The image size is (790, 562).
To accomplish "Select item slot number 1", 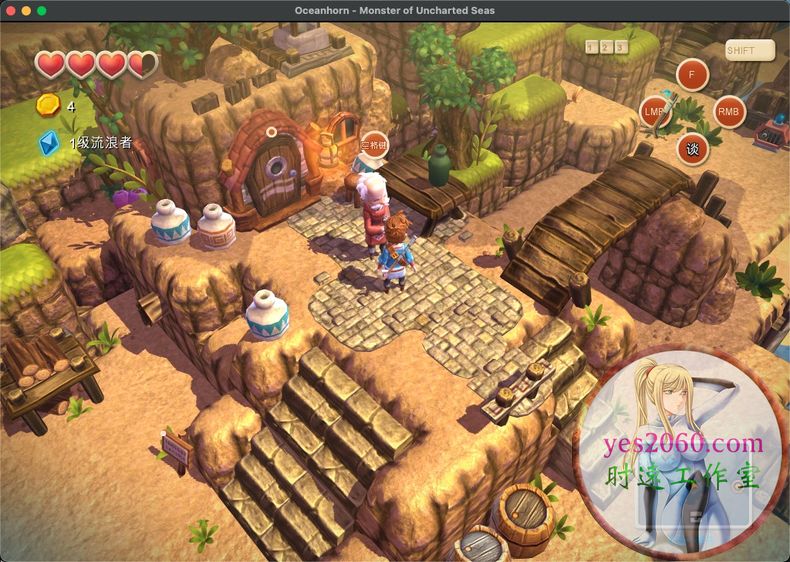I will (592, 47).
